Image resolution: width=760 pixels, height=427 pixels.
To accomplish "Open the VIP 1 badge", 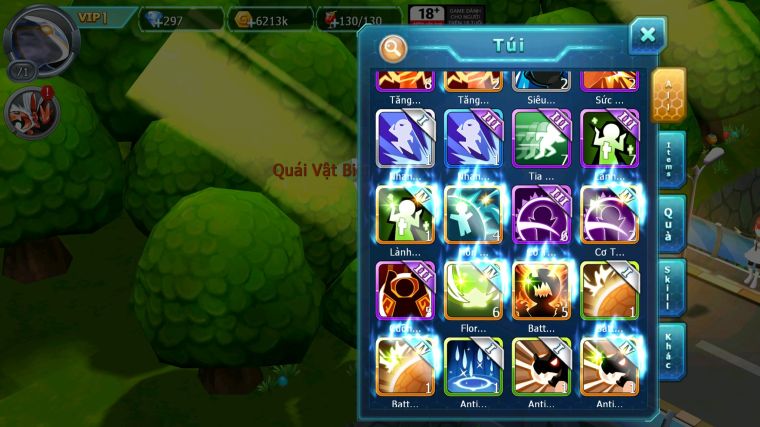I will [100, 17].
